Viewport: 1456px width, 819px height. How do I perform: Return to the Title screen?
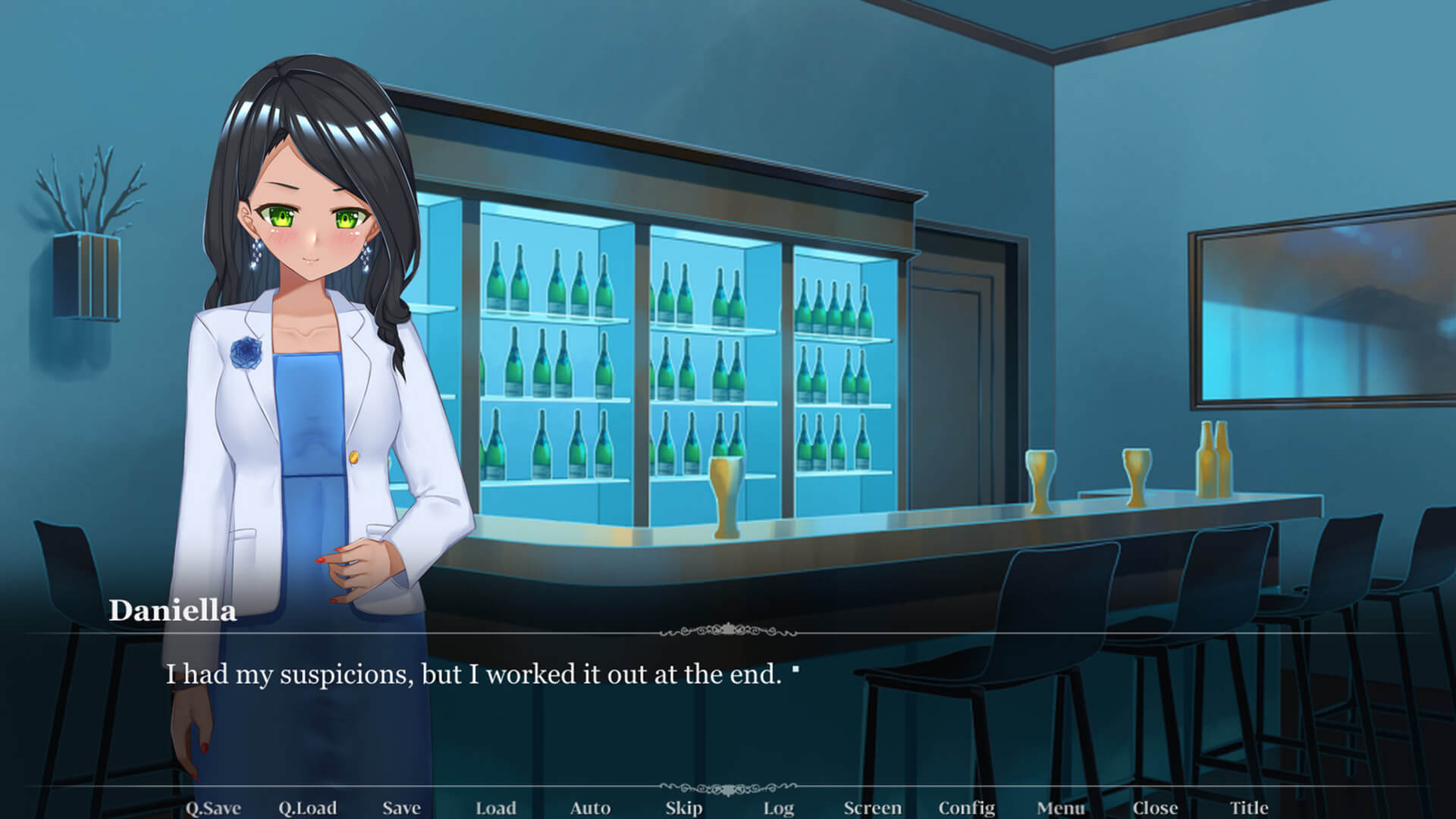click(x=1249, y=808)
